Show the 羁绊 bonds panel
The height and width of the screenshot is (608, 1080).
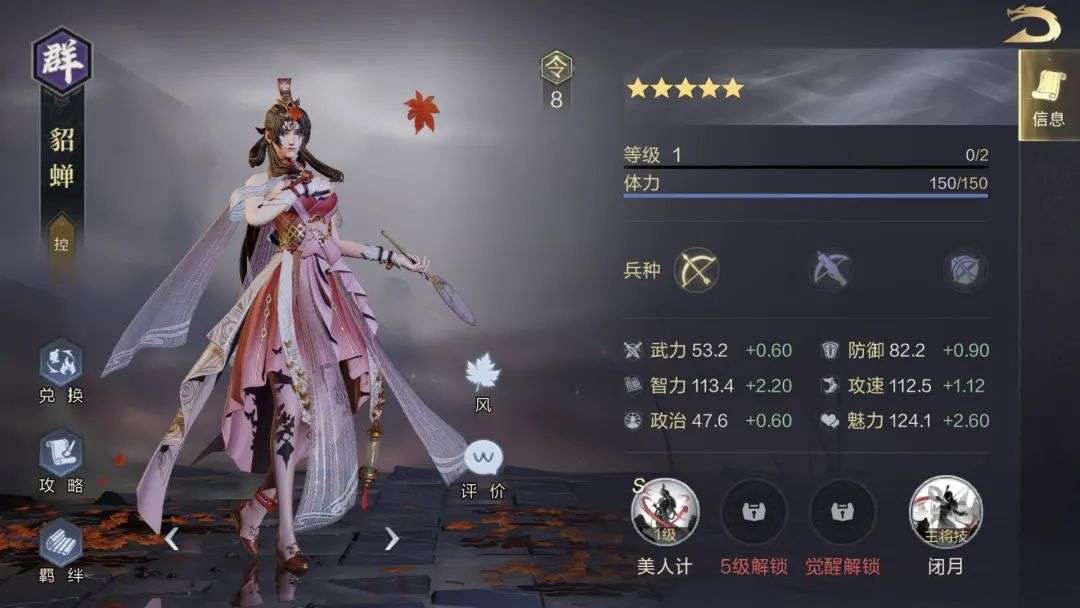click(61, 550)
